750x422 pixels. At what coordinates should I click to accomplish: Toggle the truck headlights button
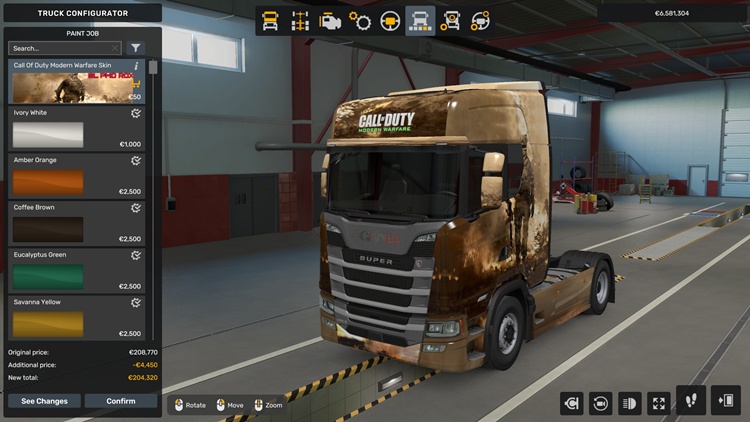click(630, 403)
